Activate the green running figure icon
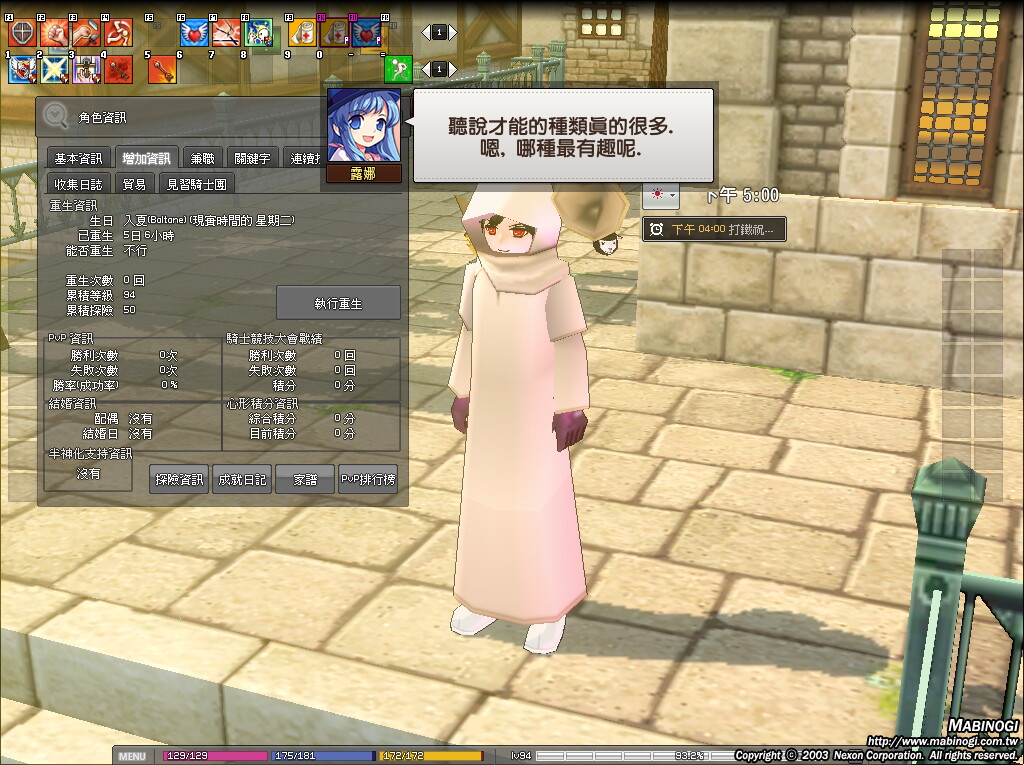 coord(398,69)
